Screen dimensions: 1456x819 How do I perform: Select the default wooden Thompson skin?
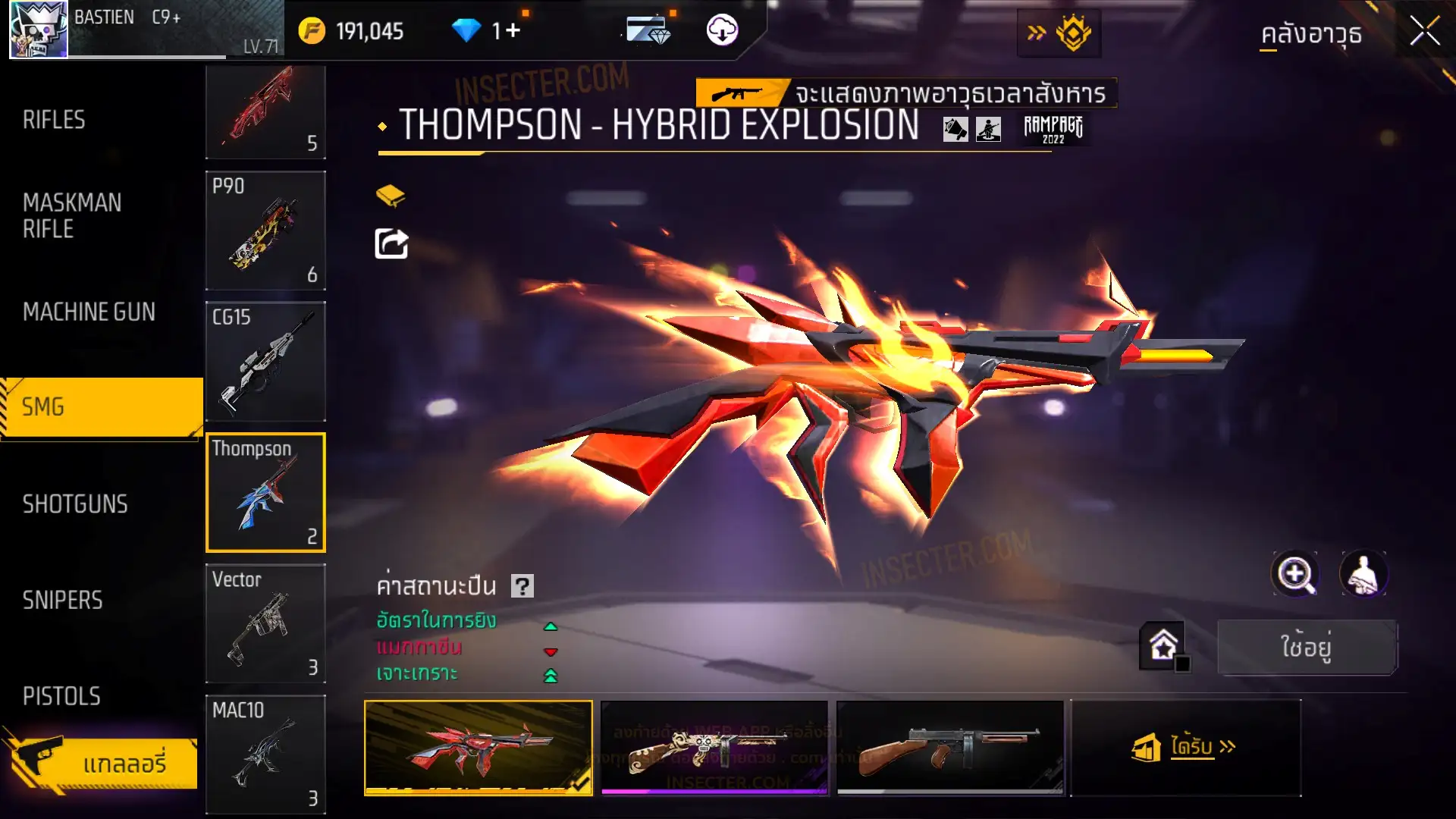click(949, 748)
